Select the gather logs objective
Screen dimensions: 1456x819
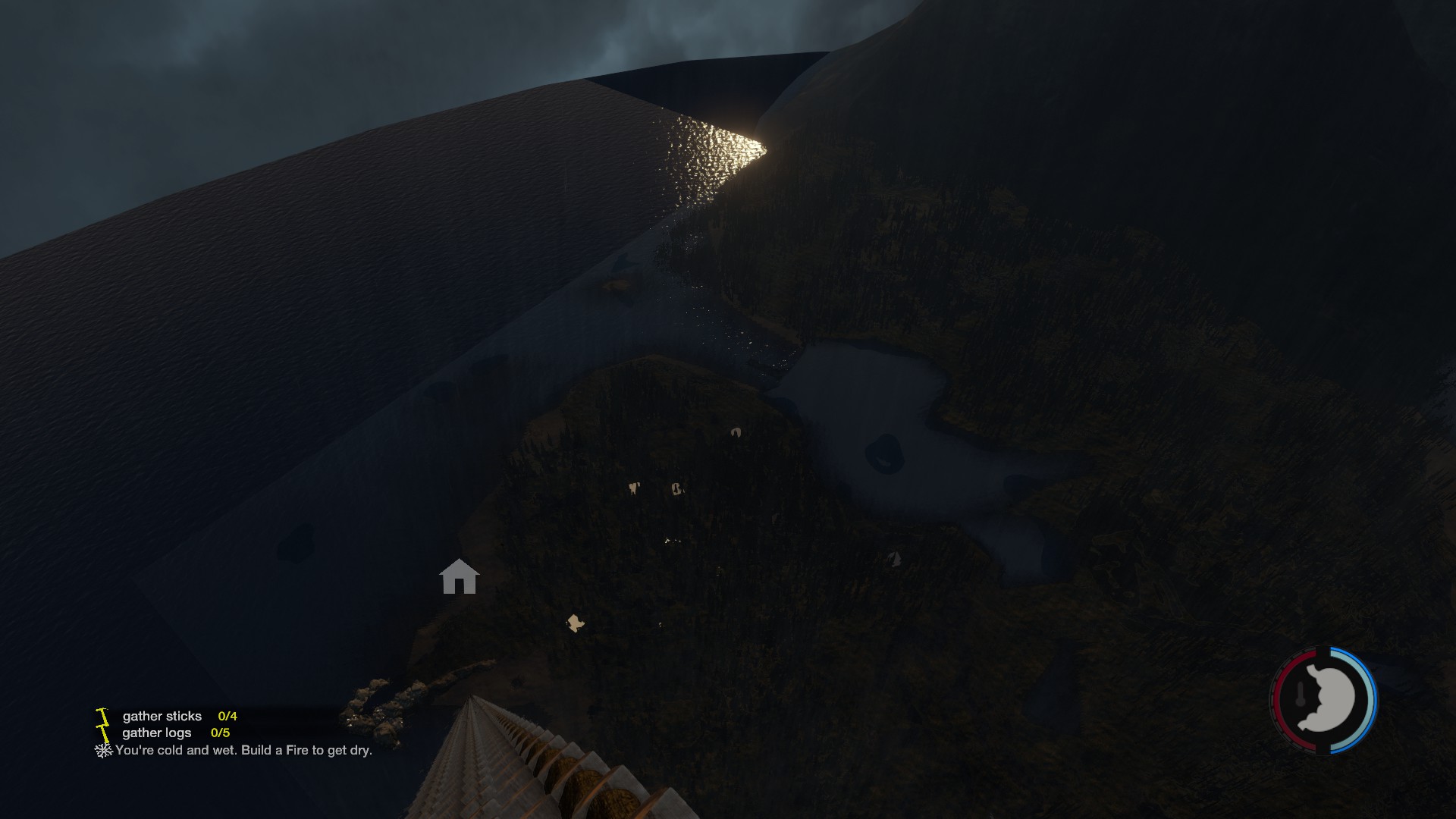[157, 733]
